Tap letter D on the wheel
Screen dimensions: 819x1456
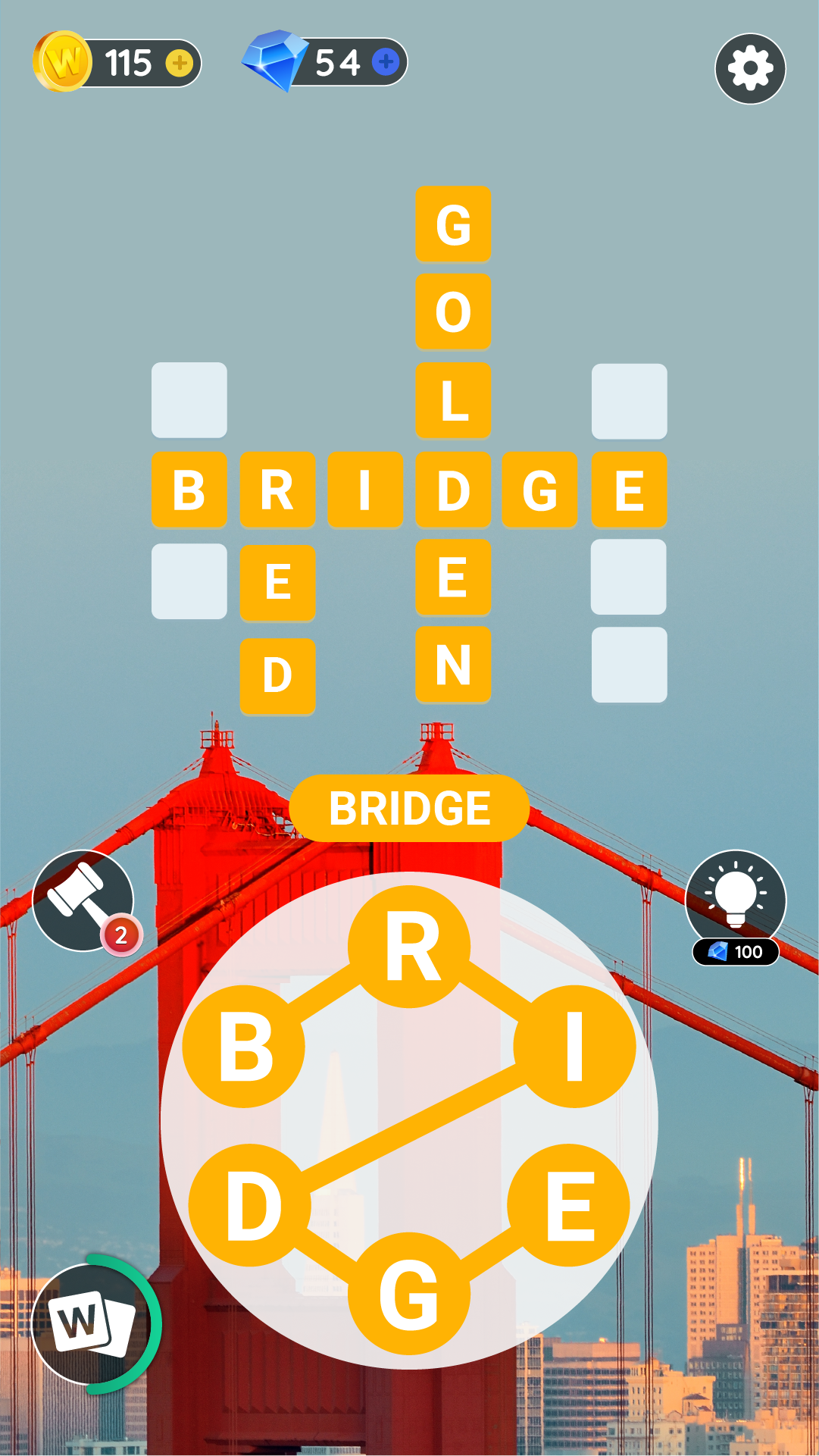pyautogui.click(x=250, y=1205)
